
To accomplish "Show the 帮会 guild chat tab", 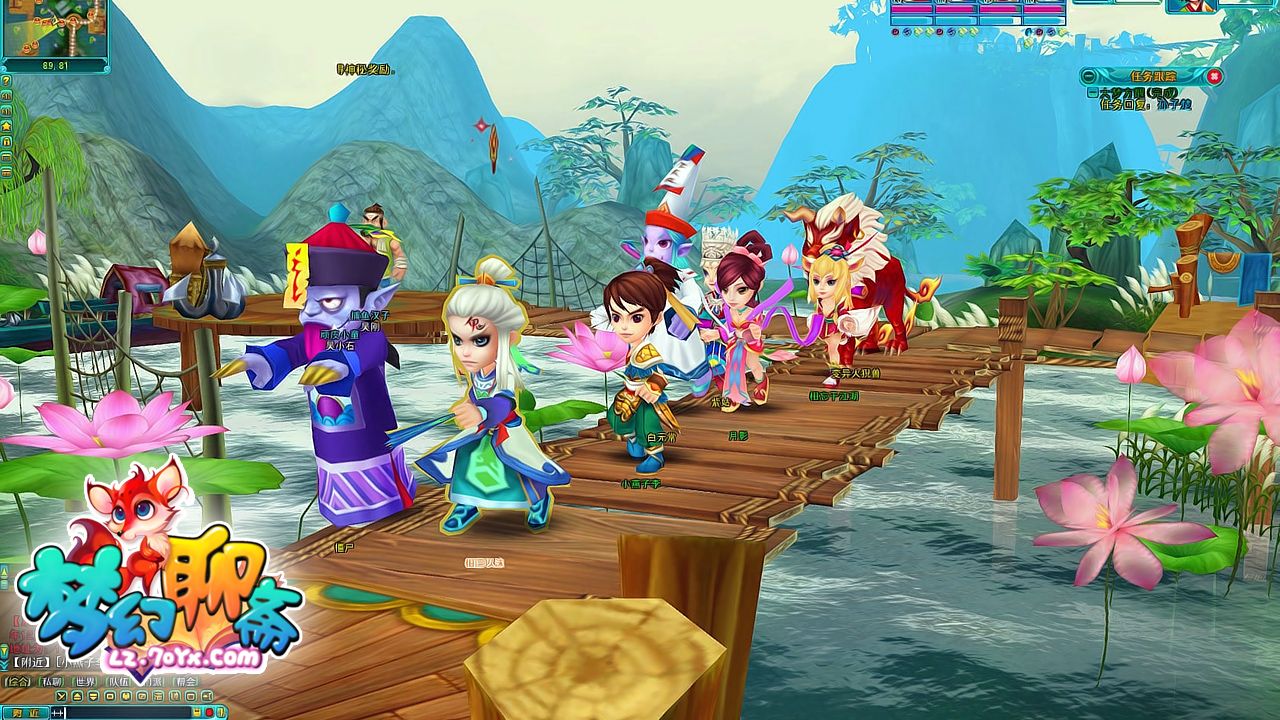I will tap(186, 682).
